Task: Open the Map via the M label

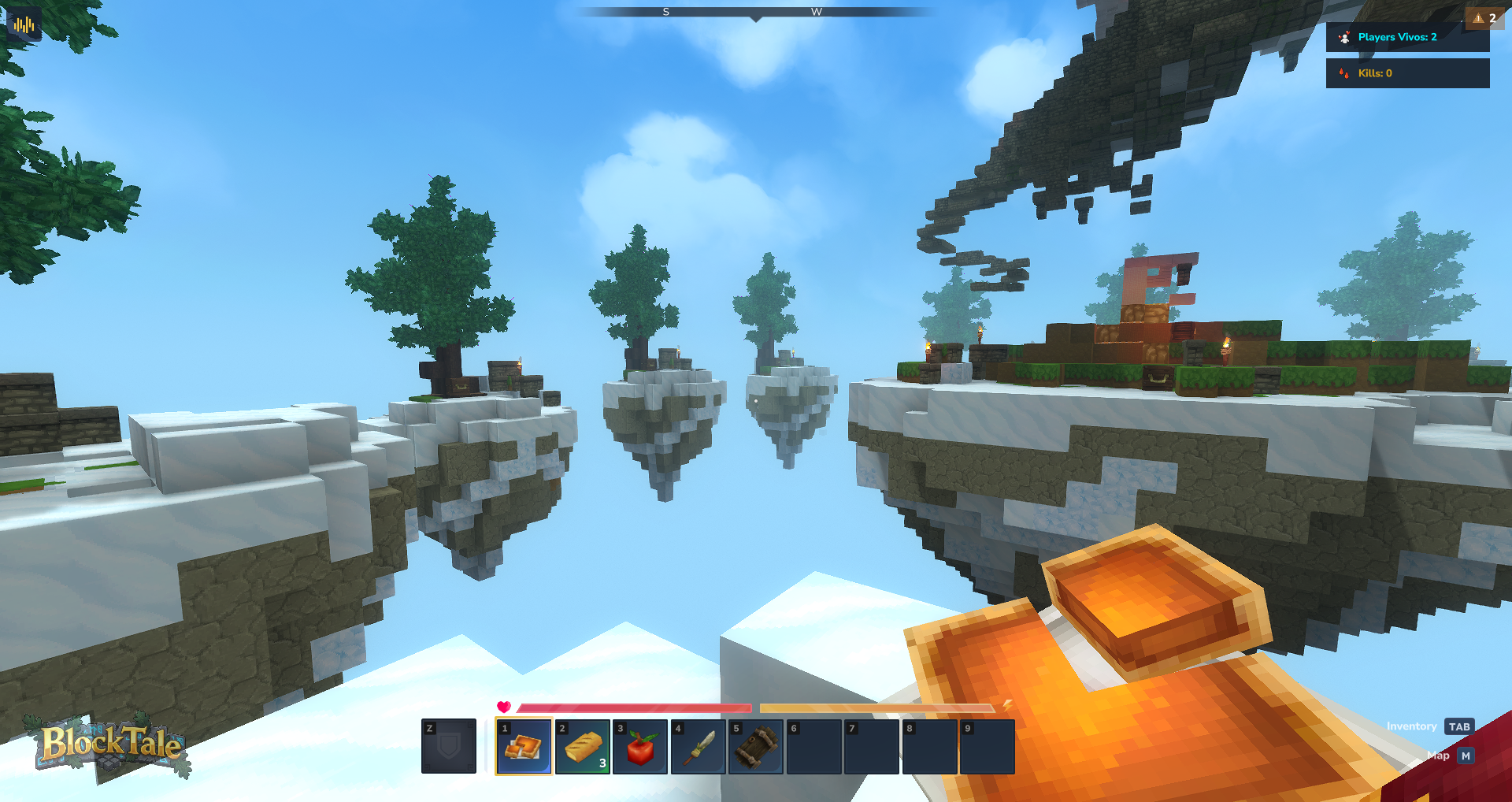Action: click(1466, 756)
